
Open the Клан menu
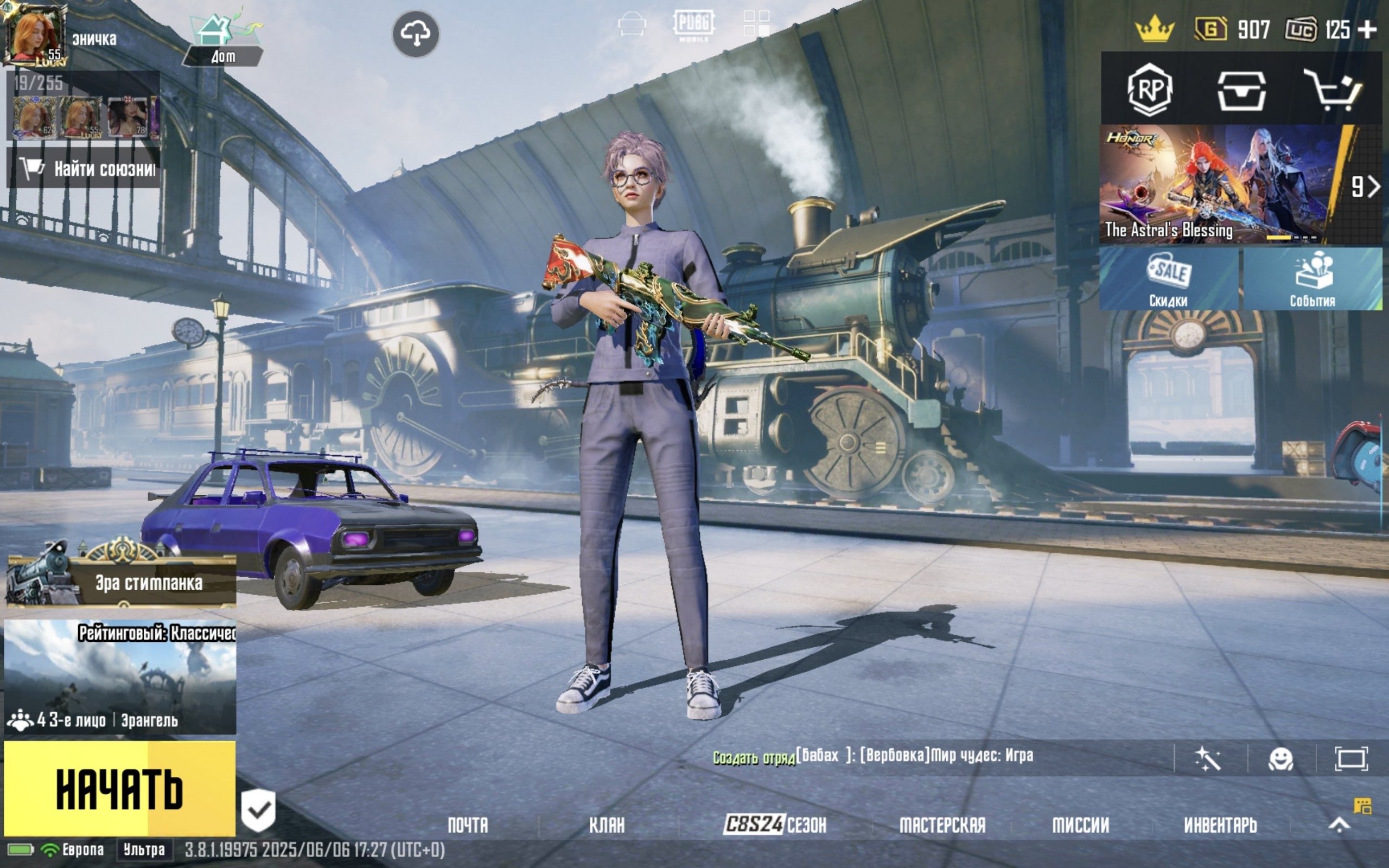607,825
